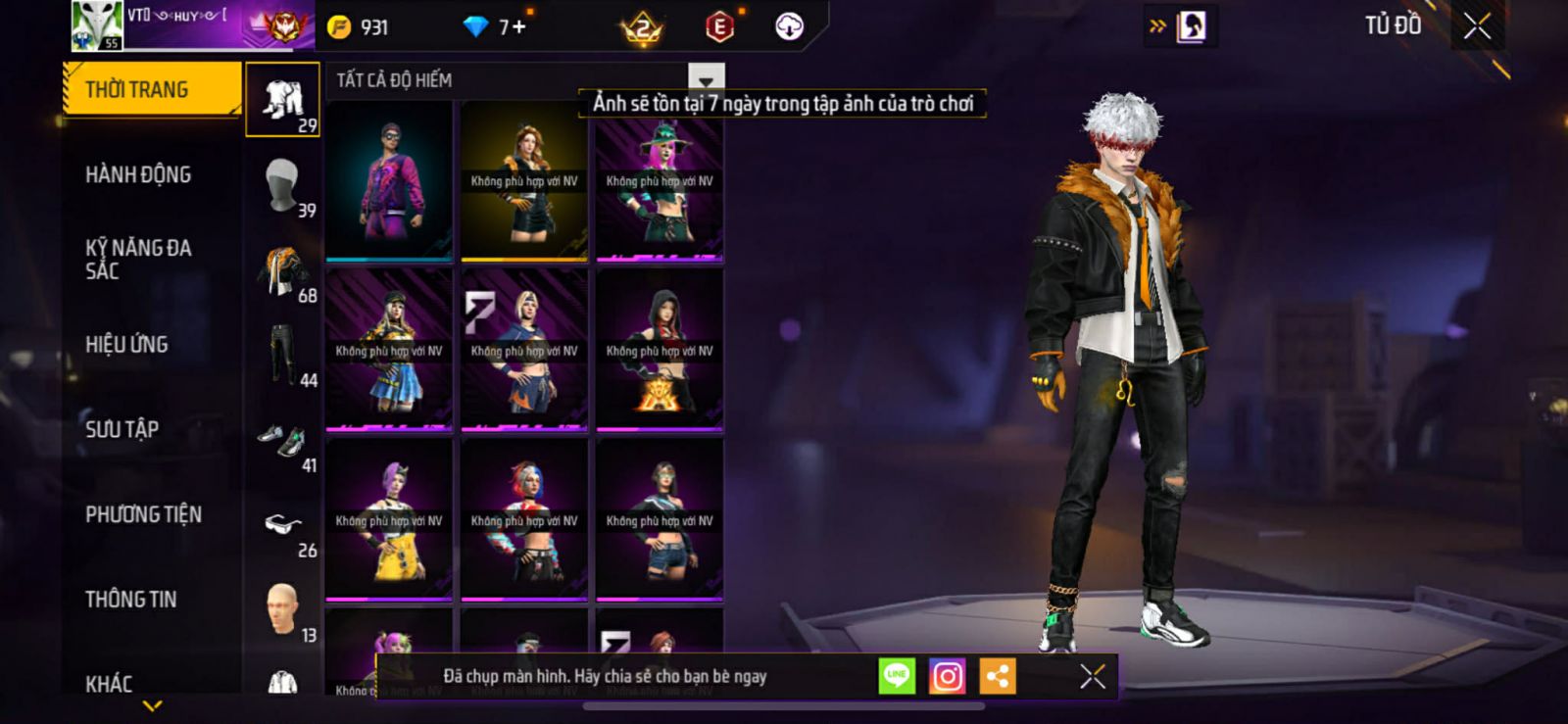This screenshot has width=1568, height=724.
Task: Dismiss the screenshot share notification
Action: tap(1092, 676)
